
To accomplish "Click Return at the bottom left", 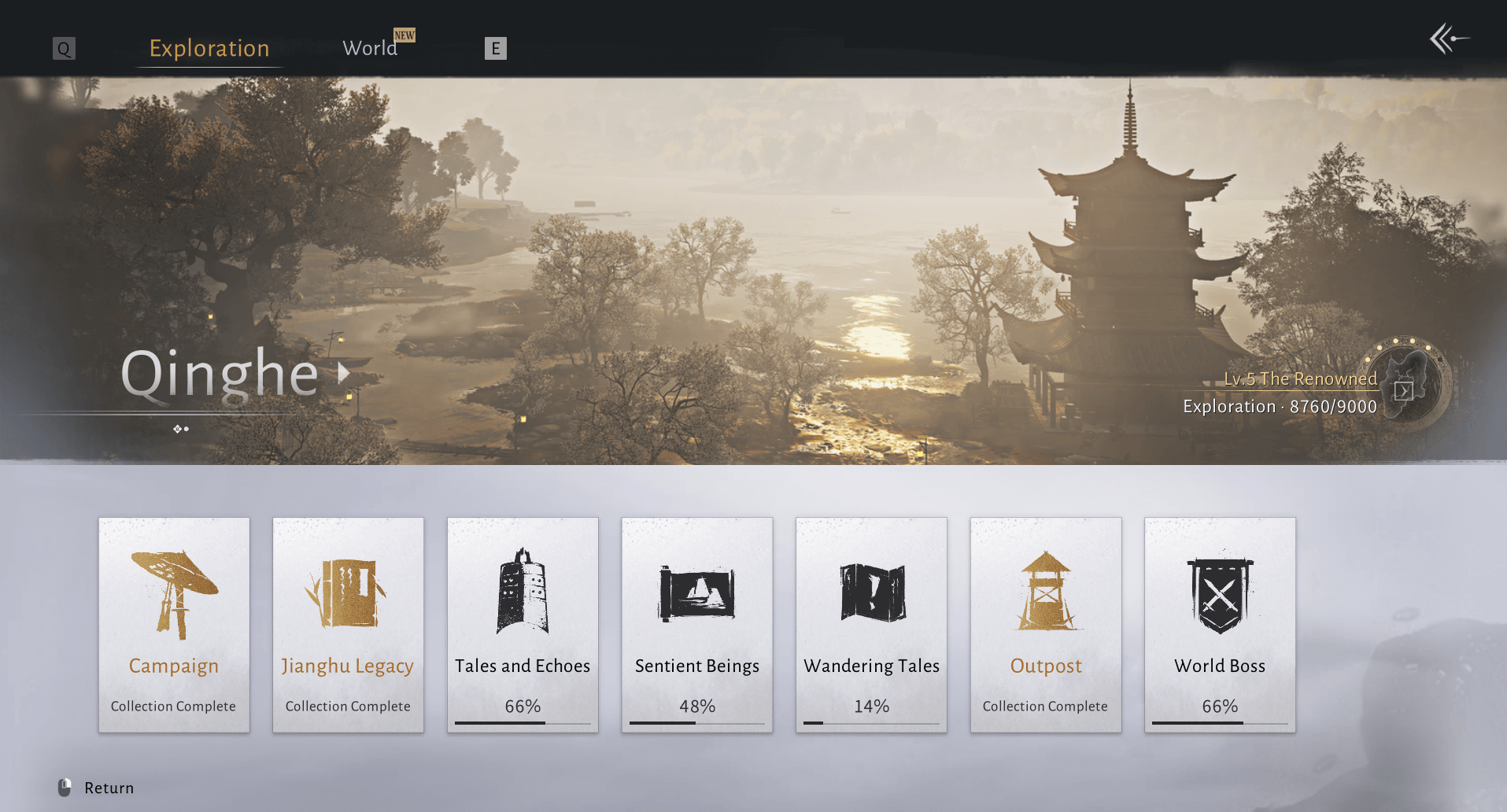I will click(x=108, y=788).
